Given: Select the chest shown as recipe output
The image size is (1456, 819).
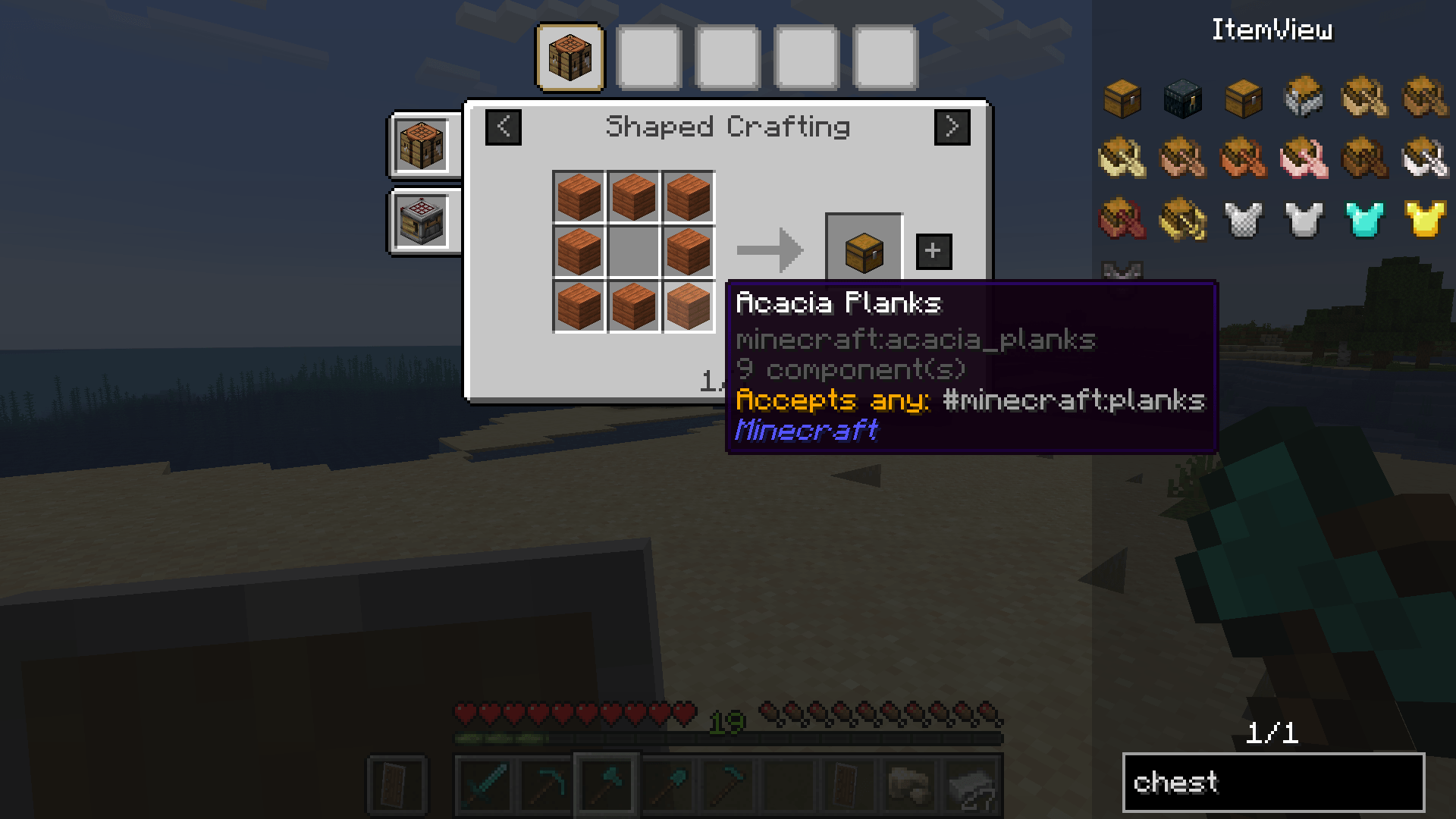Looking at the screenshot, I should [863, 250].
